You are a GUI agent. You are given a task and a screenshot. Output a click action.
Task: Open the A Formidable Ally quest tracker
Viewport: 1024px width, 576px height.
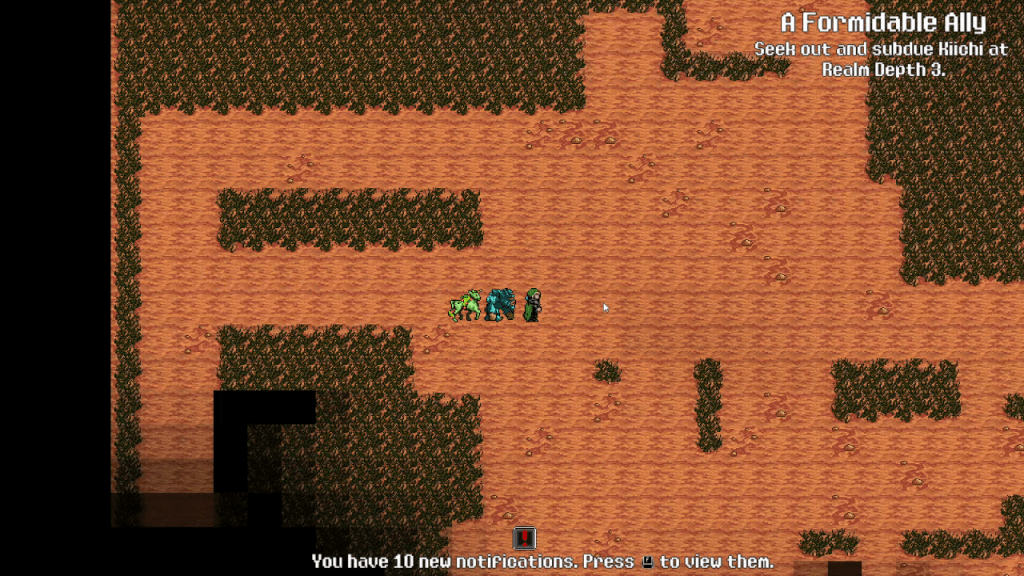click(x=882, y=23)
